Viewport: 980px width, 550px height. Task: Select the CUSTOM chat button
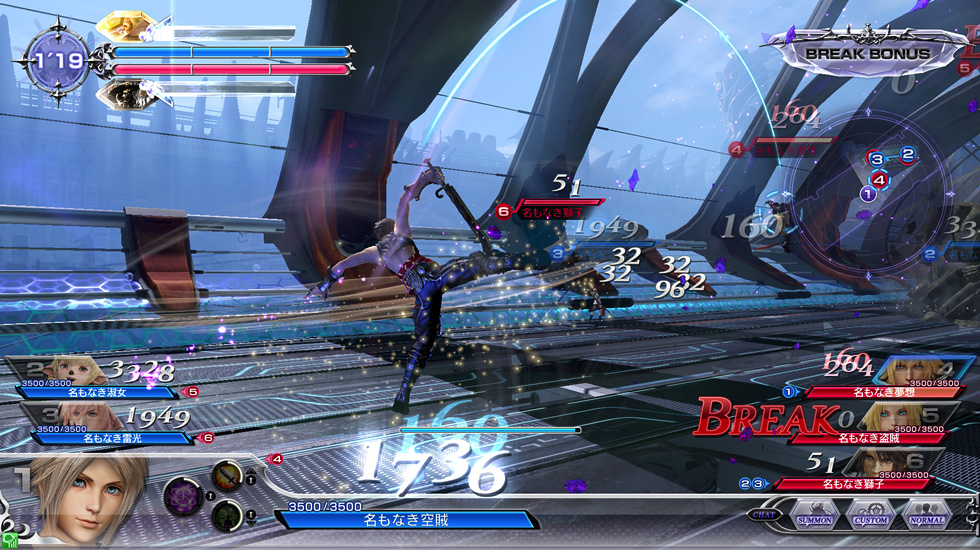click(x=870, y=516)
